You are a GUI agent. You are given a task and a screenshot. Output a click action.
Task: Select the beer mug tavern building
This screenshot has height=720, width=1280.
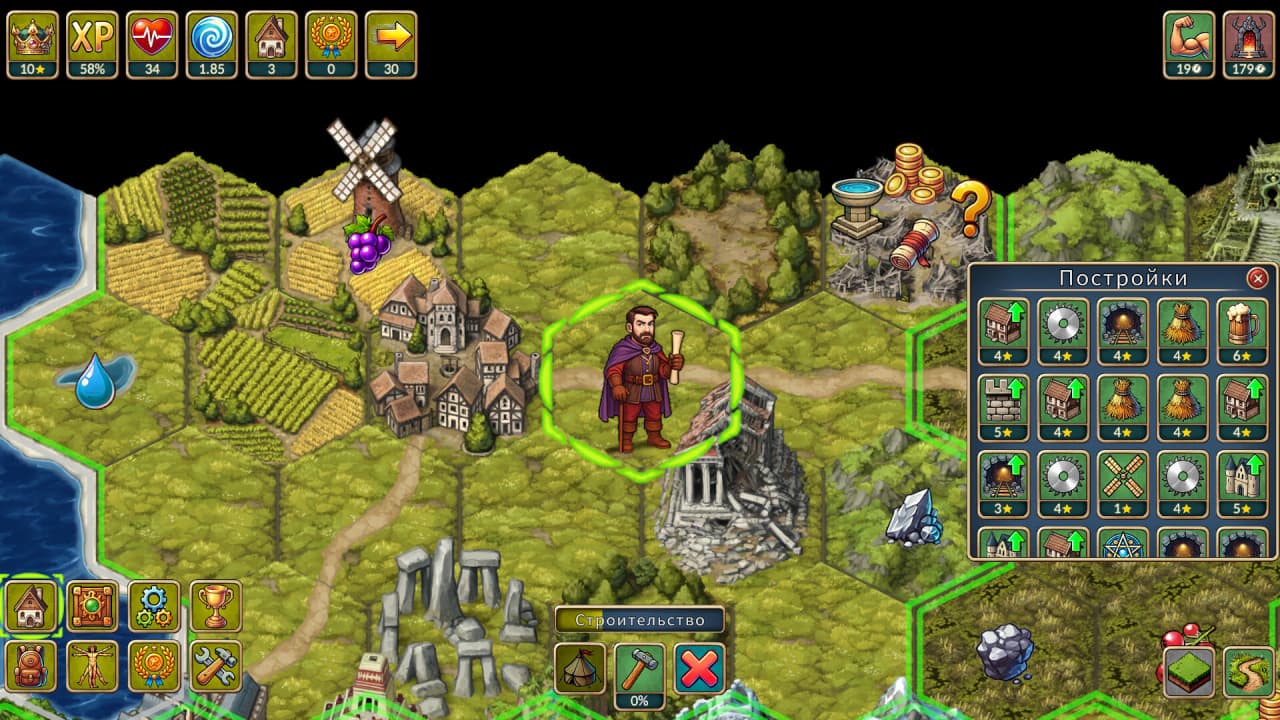[x=1241, y=323]
